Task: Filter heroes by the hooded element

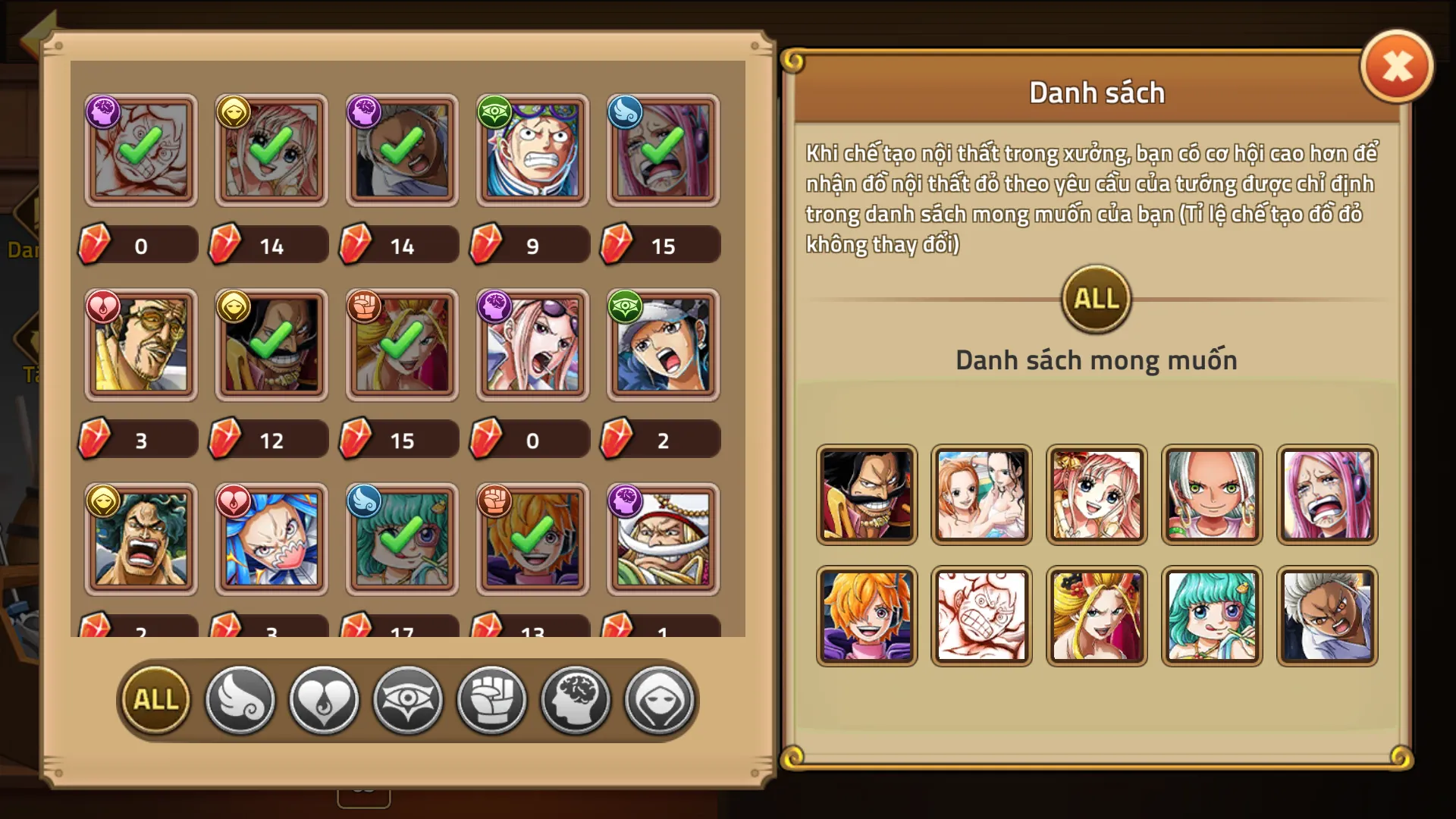Action: [659, 700]
